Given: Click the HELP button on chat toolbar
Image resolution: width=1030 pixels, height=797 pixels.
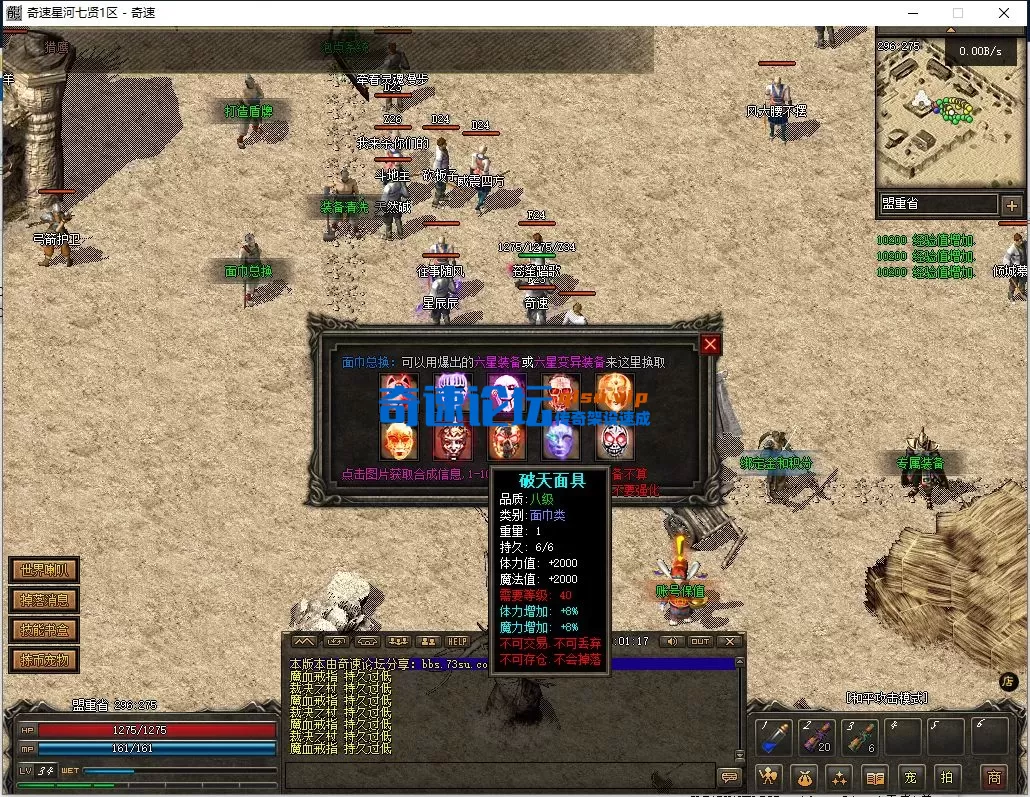Looking at the screenshot, I should pos(457,641).
